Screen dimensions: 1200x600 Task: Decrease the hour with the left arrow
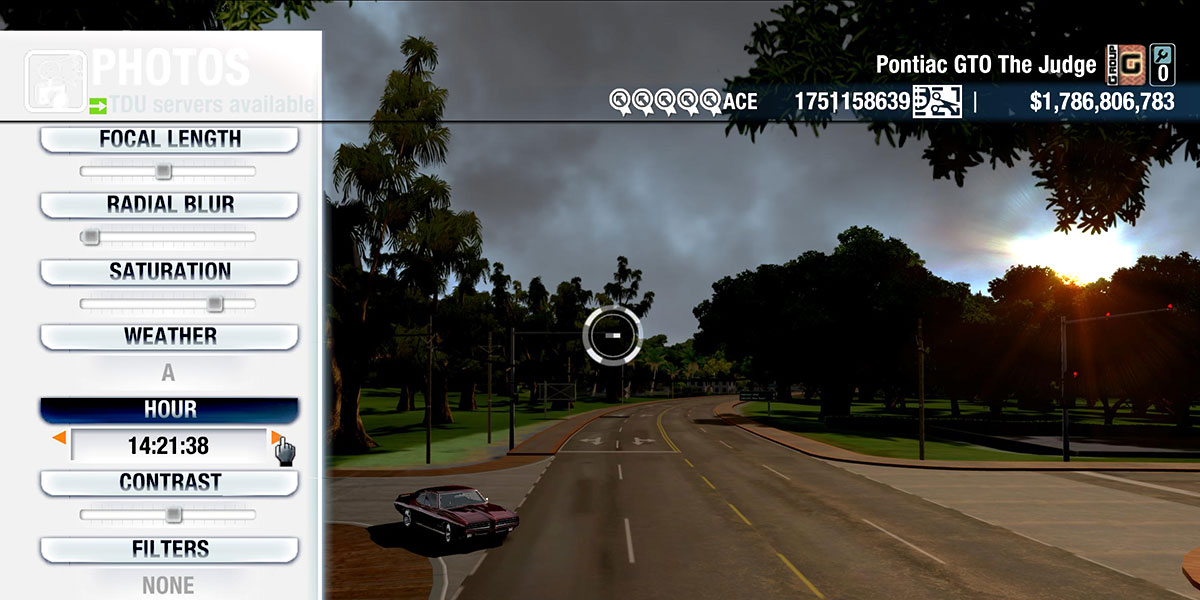tap(61, 438)
